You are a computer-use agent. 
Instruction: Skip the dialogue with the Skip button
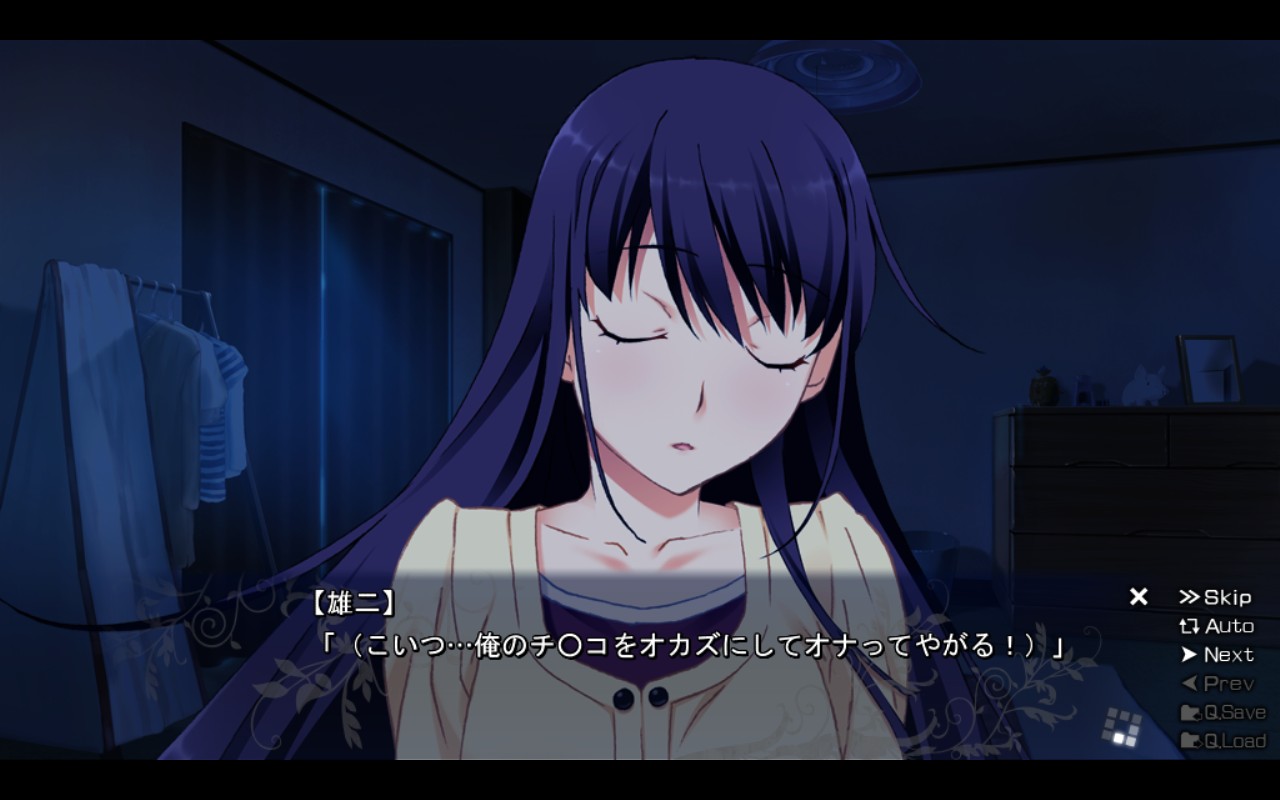point(1215,598)
